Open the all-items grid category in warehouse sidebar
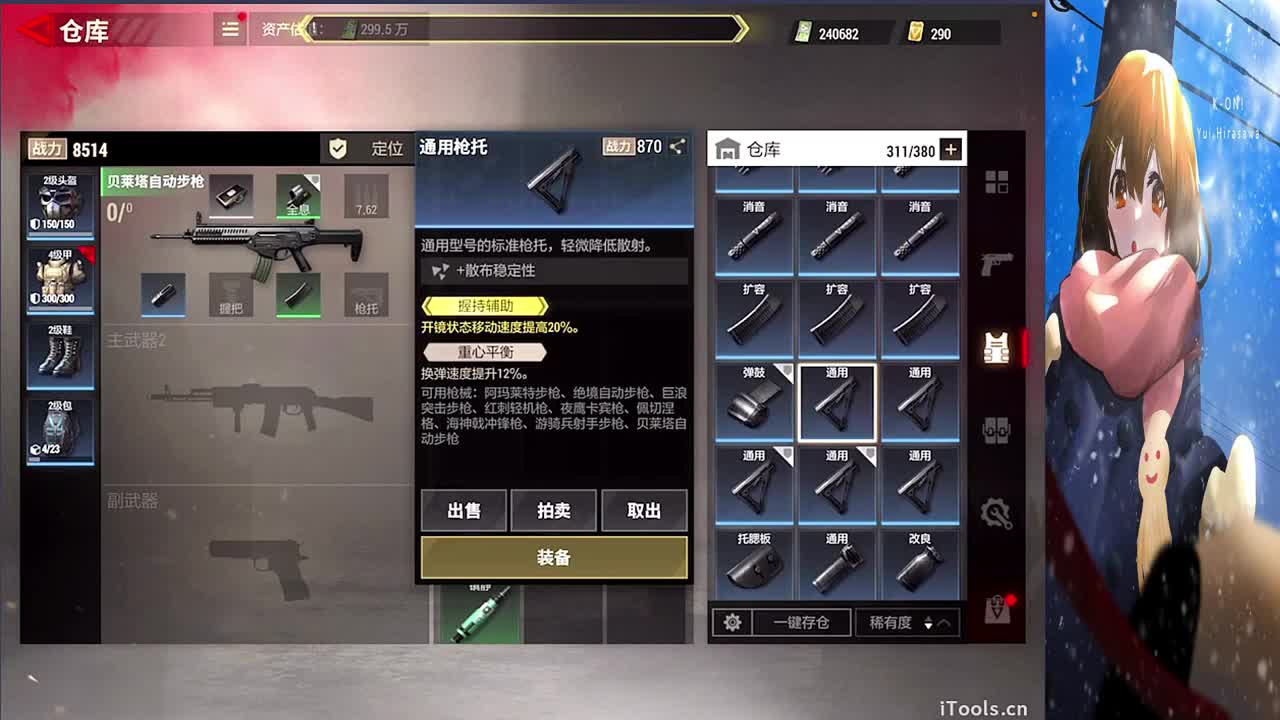1280x720 pixels. click(997, 182)
